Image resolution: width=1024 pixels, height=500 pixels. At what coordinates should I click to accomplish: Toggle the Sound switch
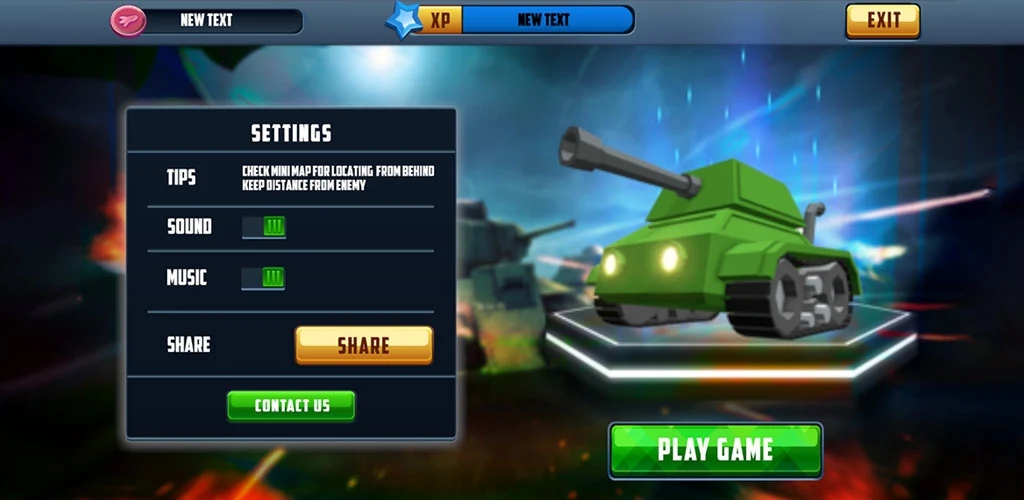(x=264, y=227)
